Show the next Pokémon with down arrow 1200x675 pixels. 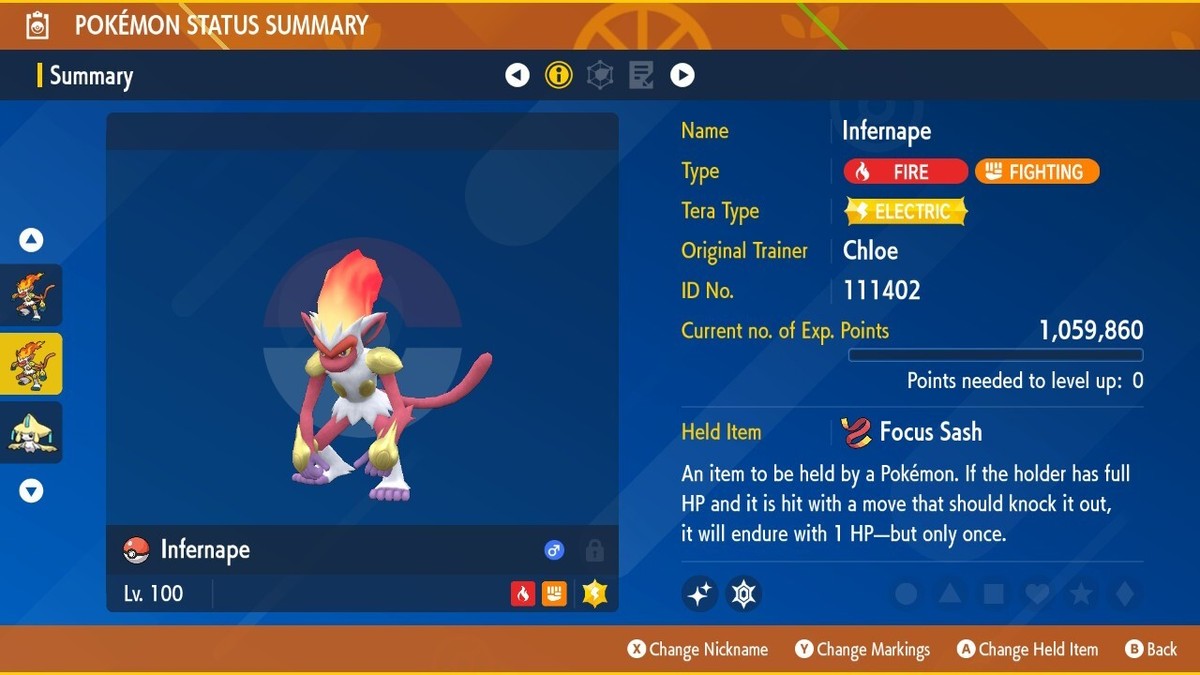pyautogui.click(x=31, y=490)
